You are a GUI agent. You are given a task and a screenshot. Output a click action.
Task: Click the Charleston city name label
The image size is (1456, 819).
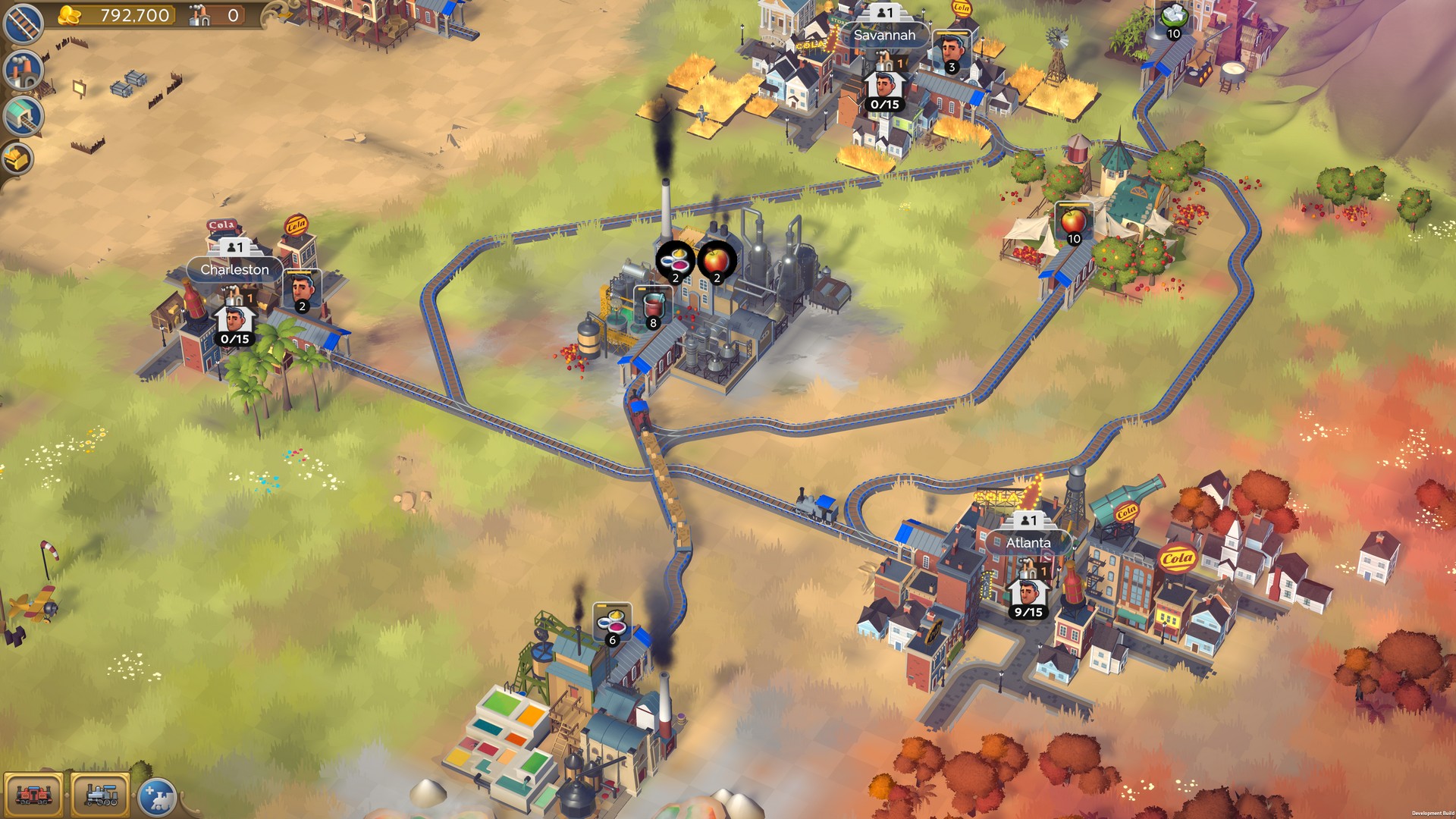click(x=234, y=269)
